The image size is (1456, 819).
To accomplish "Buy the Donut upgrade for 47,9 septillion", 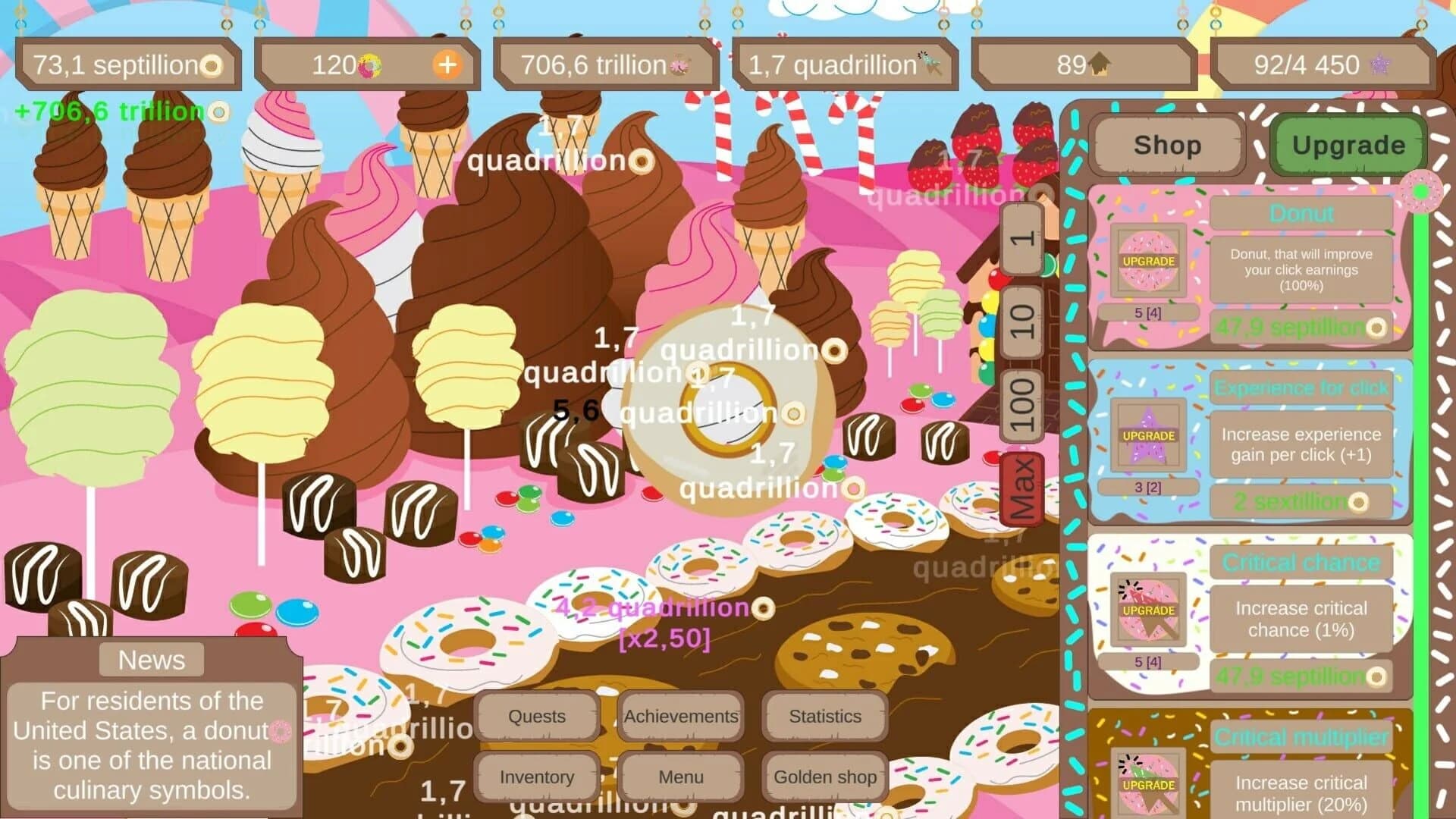I will (1301, 328).
